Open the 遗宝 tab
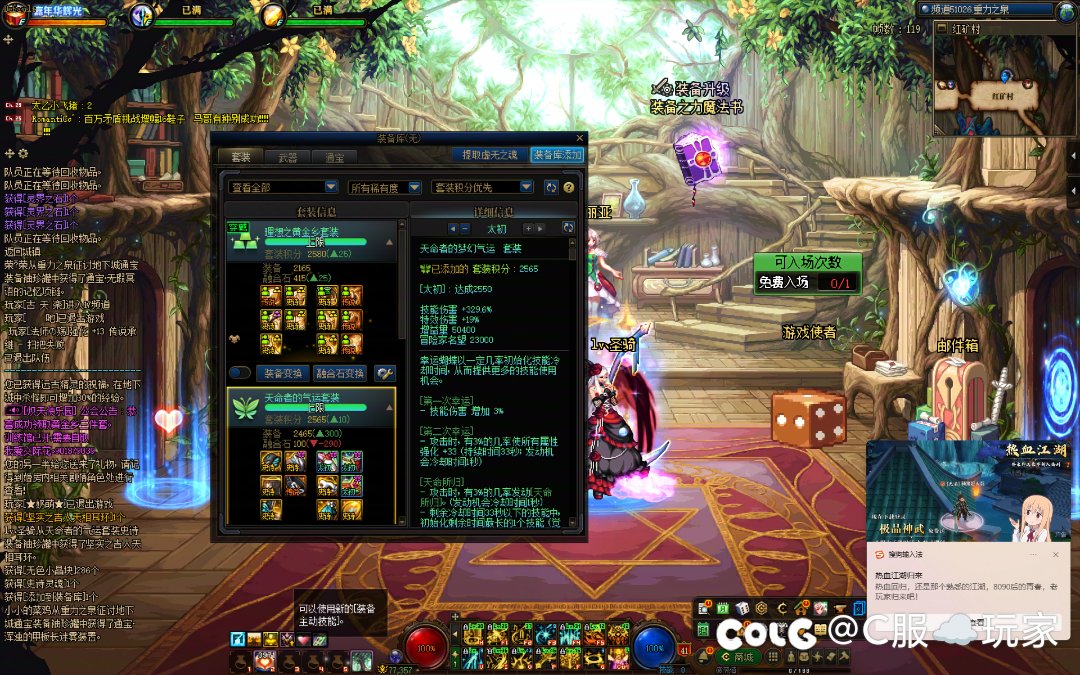Screen dimensions: 1080x675 tap(334, 157)
